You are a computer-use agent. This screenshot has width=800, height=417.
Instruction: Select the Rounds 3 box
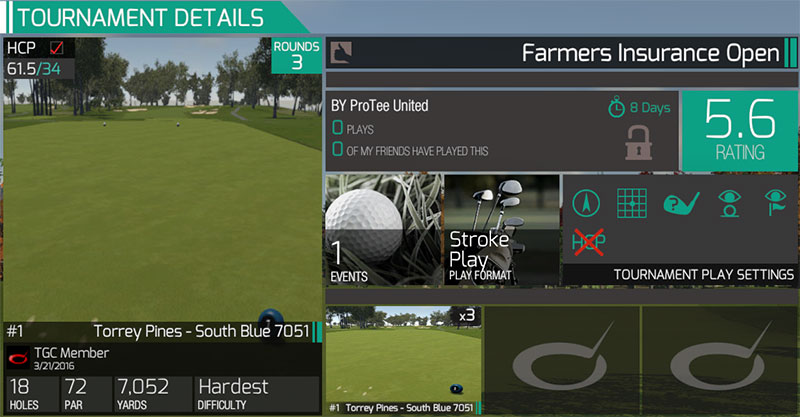[x=297, y=55]
